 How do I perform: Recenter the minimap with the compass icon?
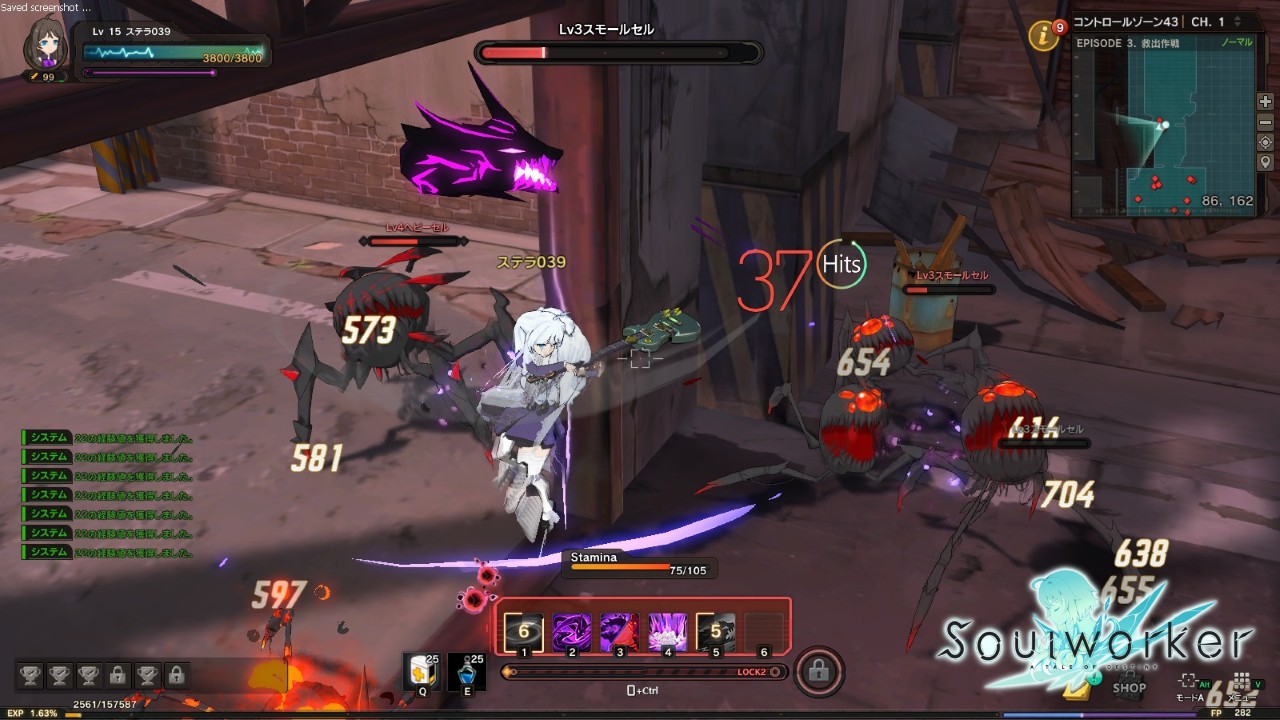pyautogui.click(x=1265, y=144)
